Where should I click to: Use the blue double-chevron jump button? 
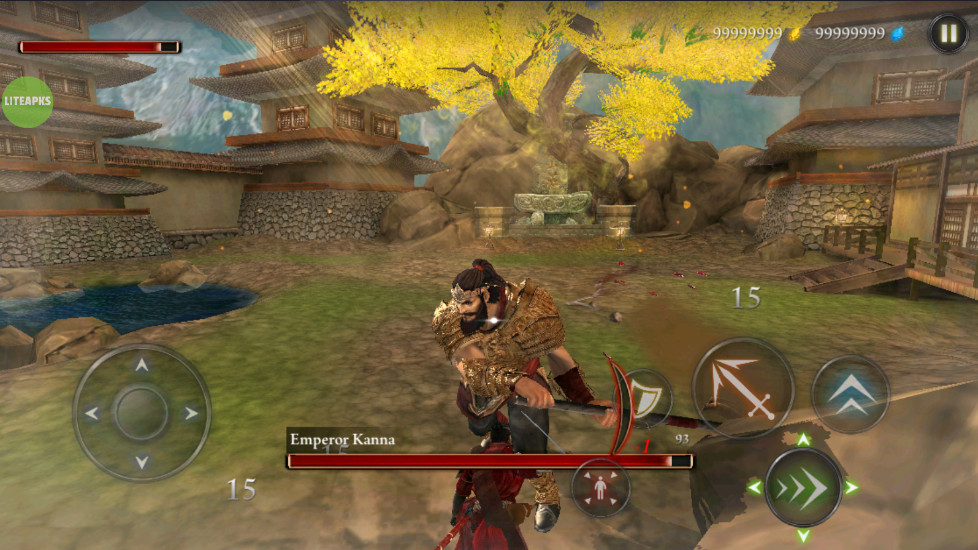pyautogui.click(x=850, y=394)
